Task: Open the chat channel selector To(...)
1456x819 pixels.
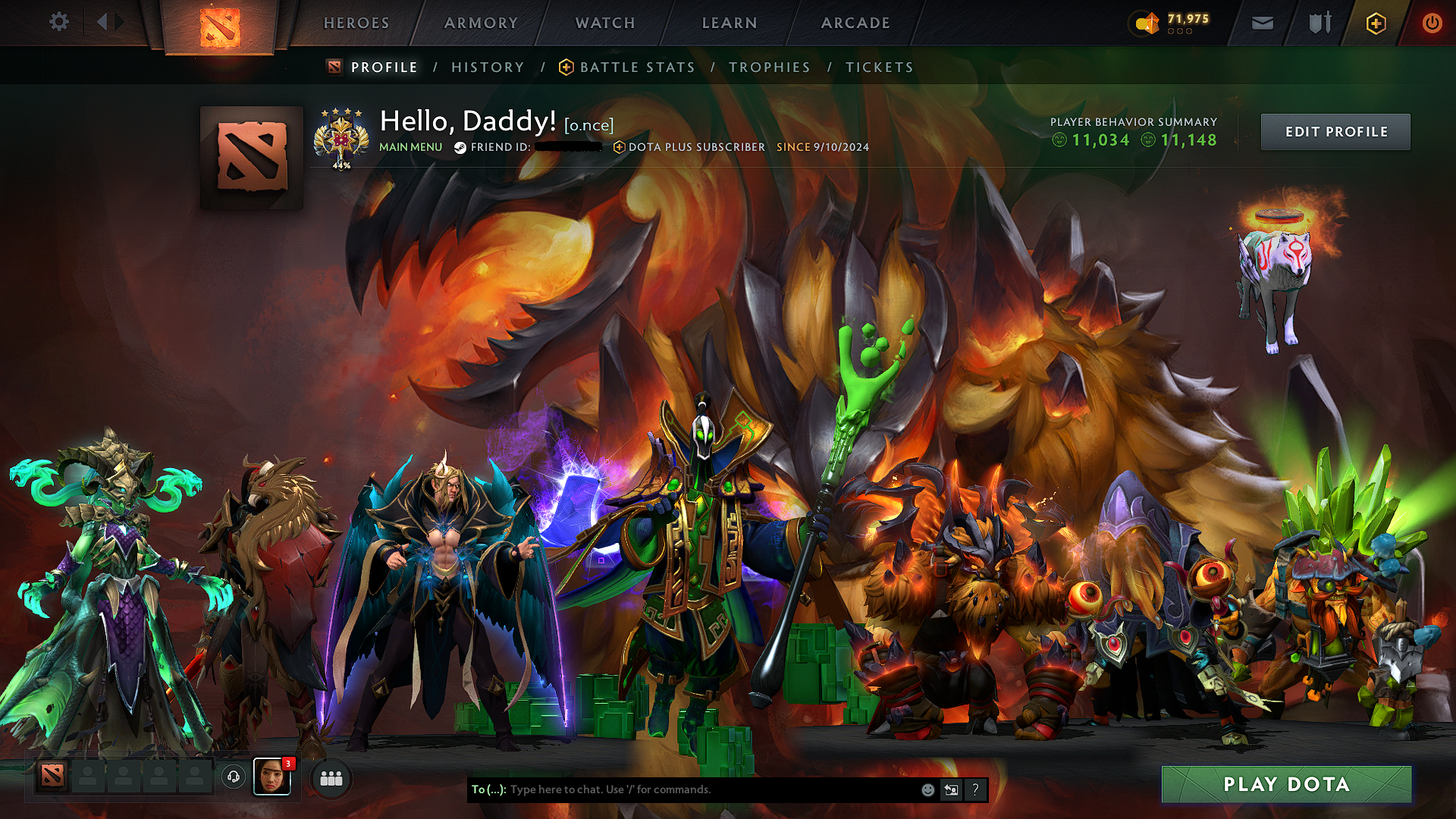Action: tap(489, 789)
